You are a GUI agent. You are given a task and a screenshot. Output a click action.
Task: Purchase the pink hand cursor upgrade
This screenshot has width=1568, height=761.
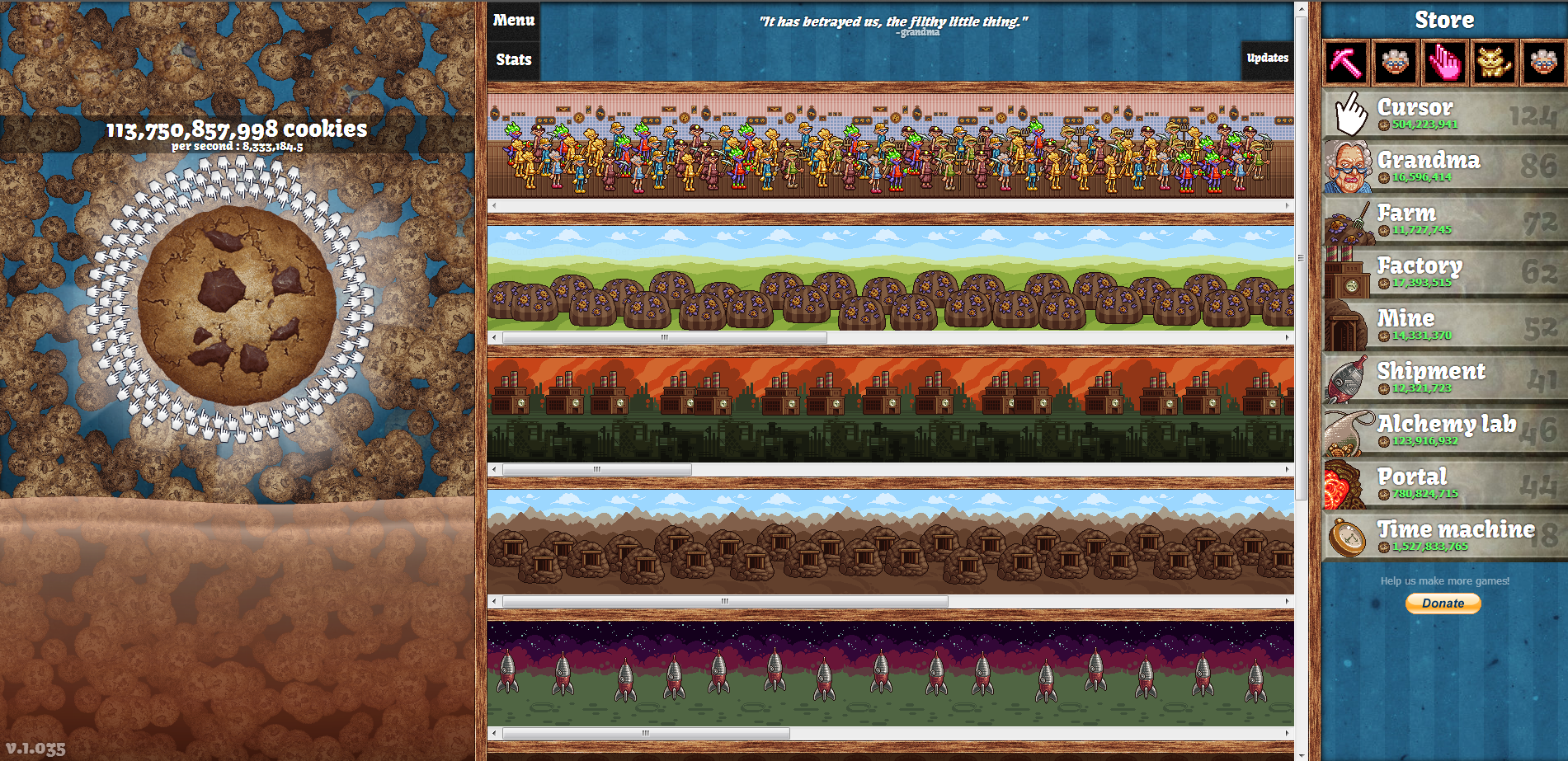(x=1444, y=63)
